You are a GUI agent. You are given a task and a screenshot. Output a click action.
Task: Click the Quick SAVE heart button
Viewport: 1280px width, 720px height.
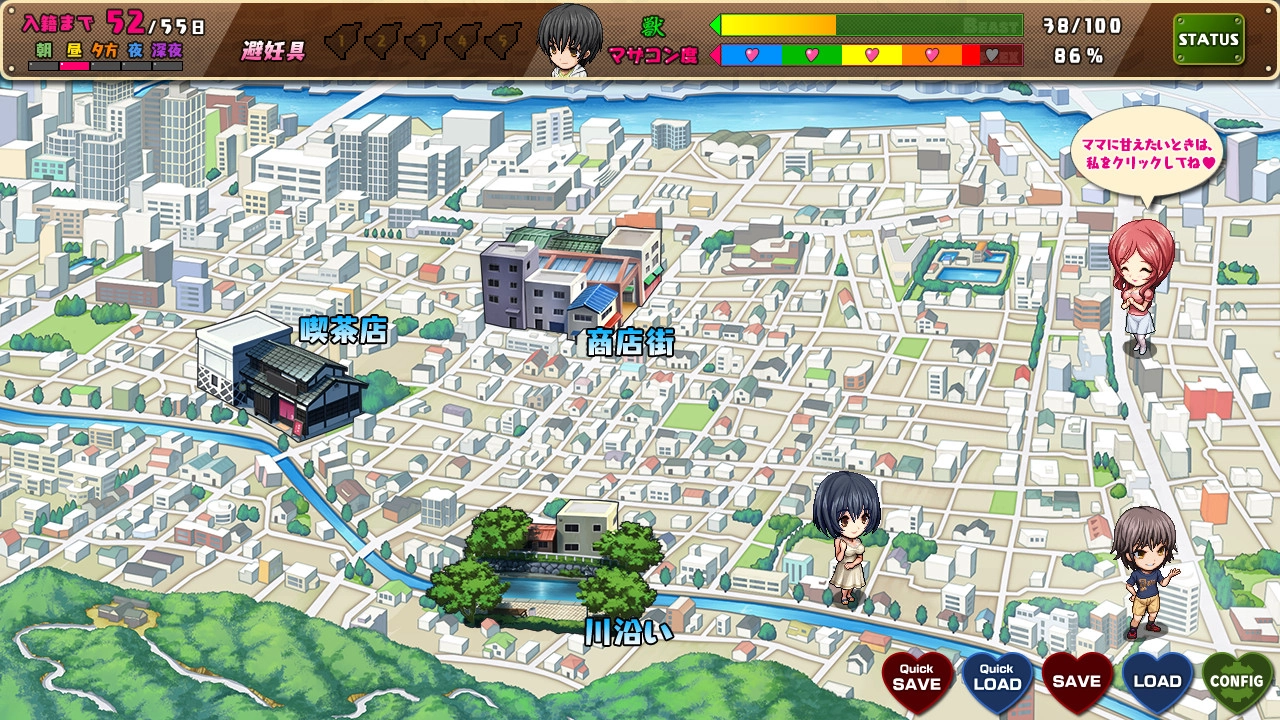pyautogui.click(x=916, y=682)
